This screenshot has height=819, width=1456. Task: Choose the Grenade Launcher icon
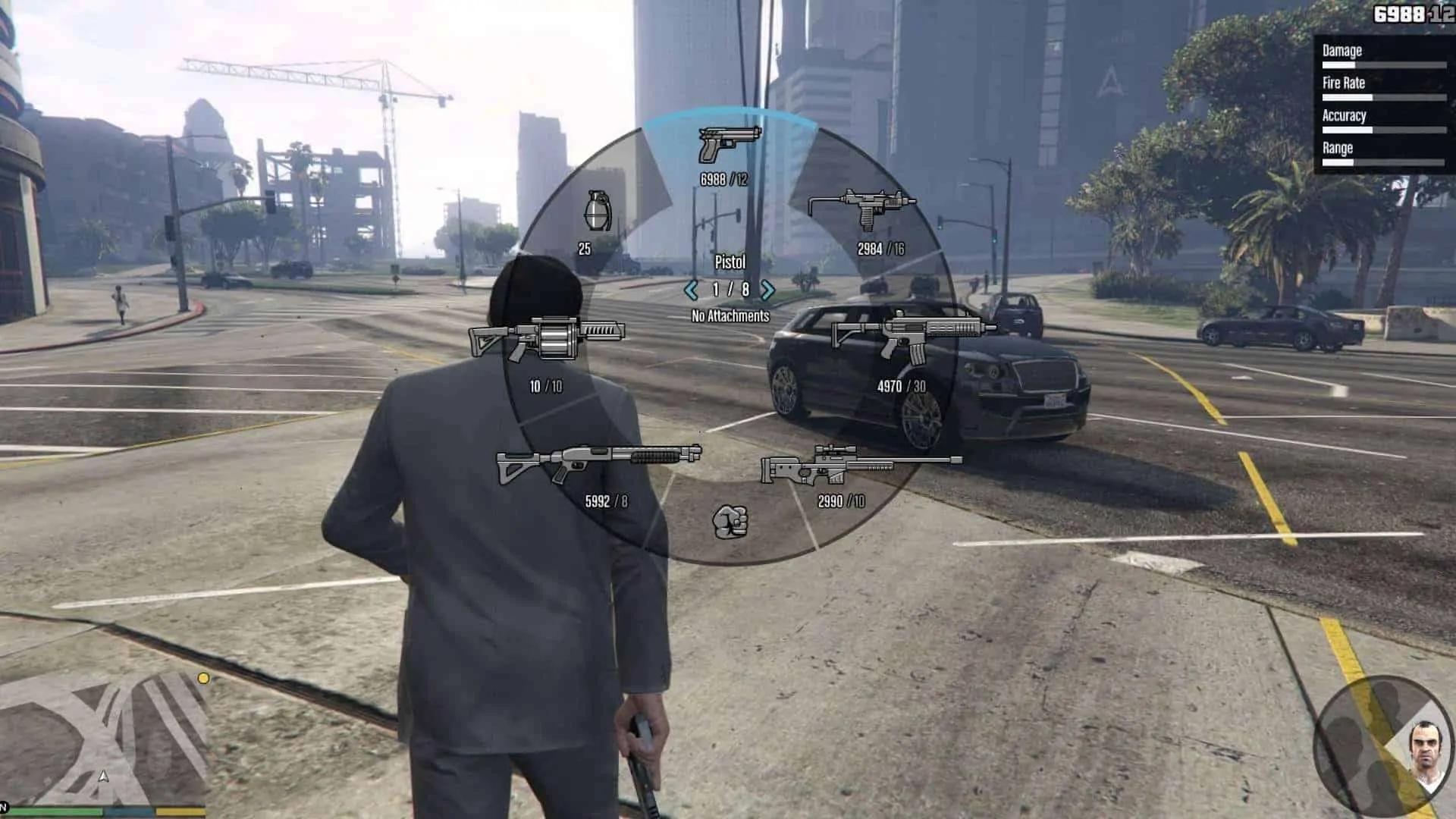pos(546,338)
